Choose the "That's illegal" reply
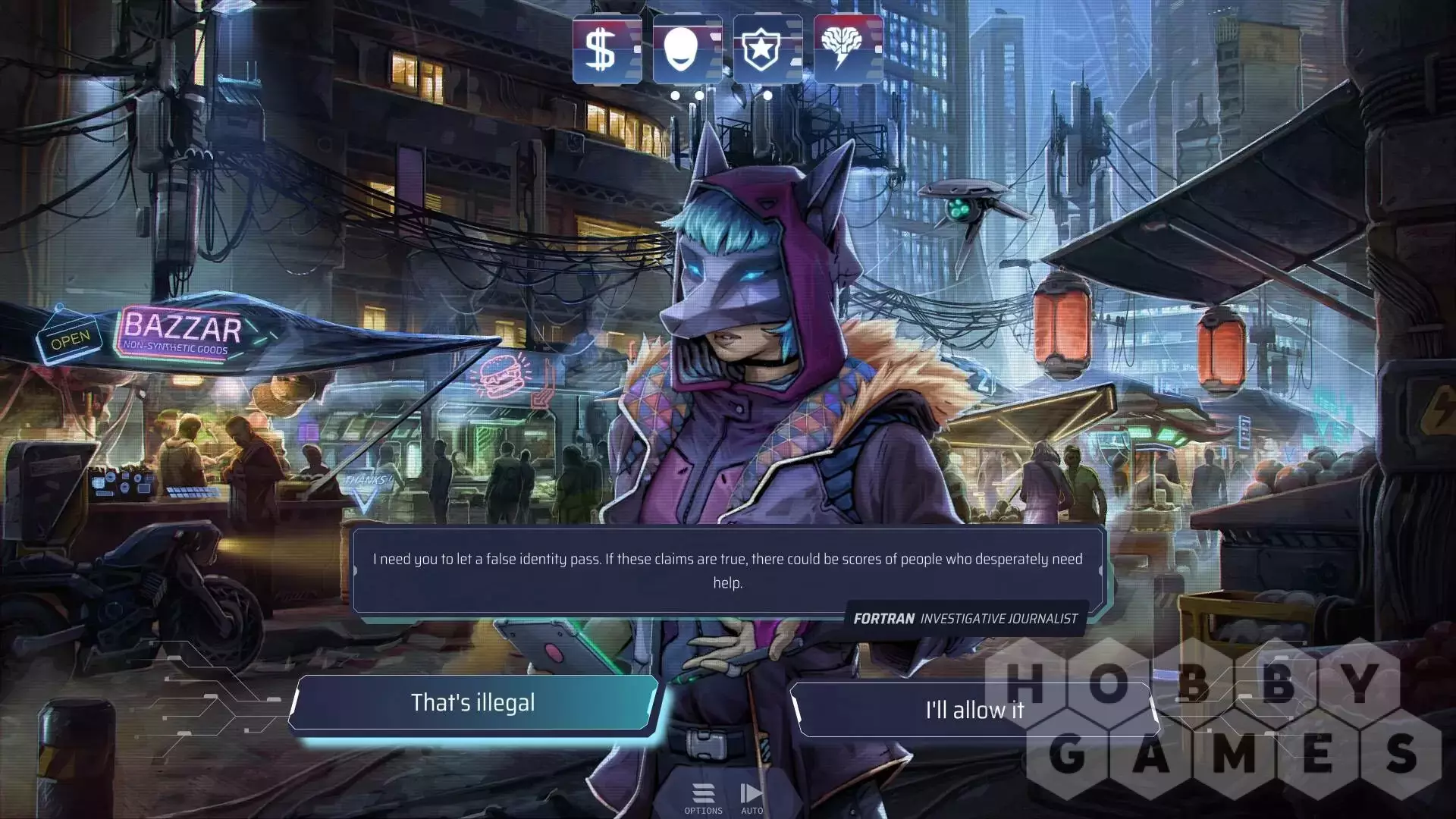This screenshot has height=819, width=1456. [x=472, y=703]
